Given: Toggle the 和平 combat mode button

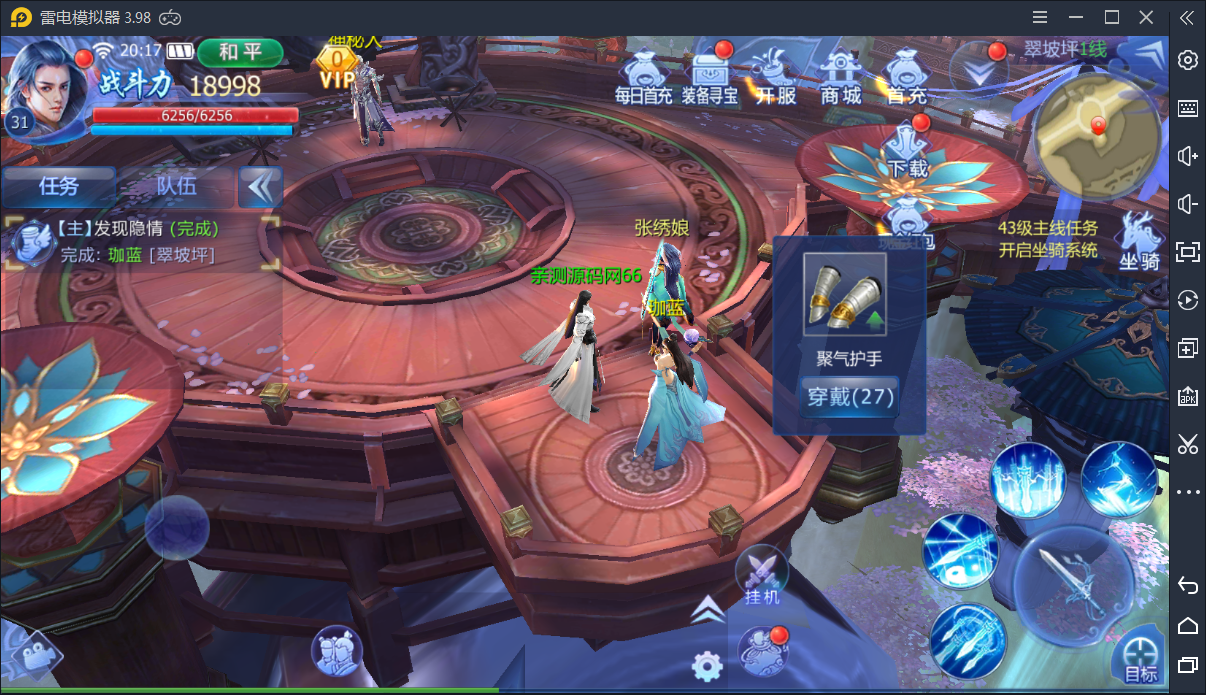Looking at the screenshot, I should [x=240, y=52].
